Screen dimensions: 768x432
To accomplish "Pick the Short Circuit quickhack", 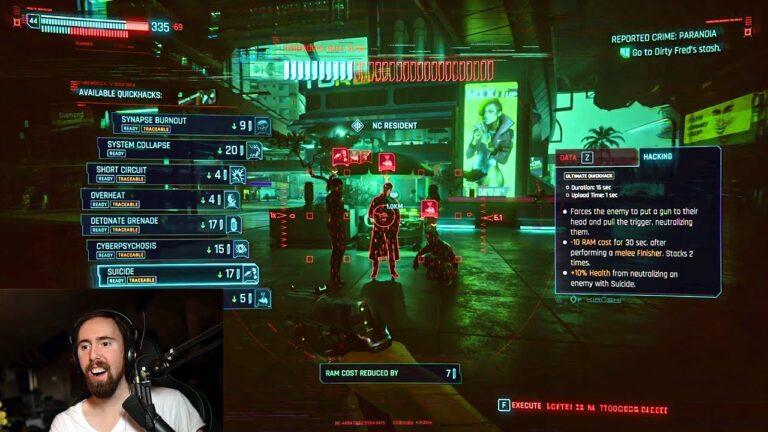I will (166, 174).
